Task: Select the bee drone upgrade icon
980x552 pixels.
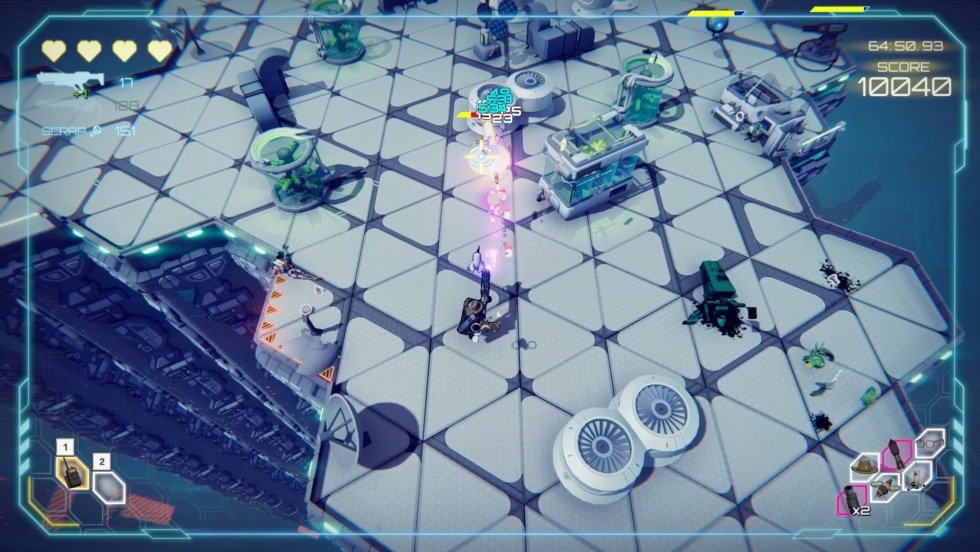Action: point(884,488)
